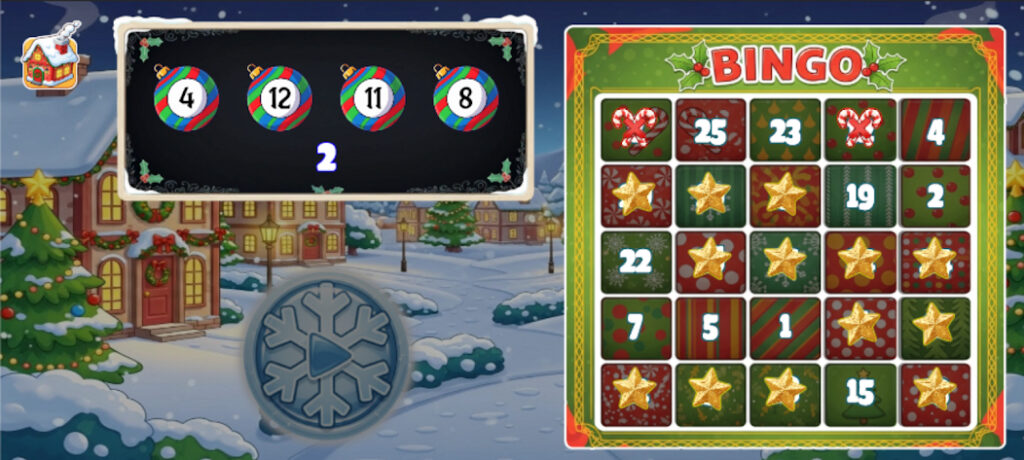Select bingo tile number 4
Screen dimensions: 1024x460
pyautogui.click(x=935, y=130)
